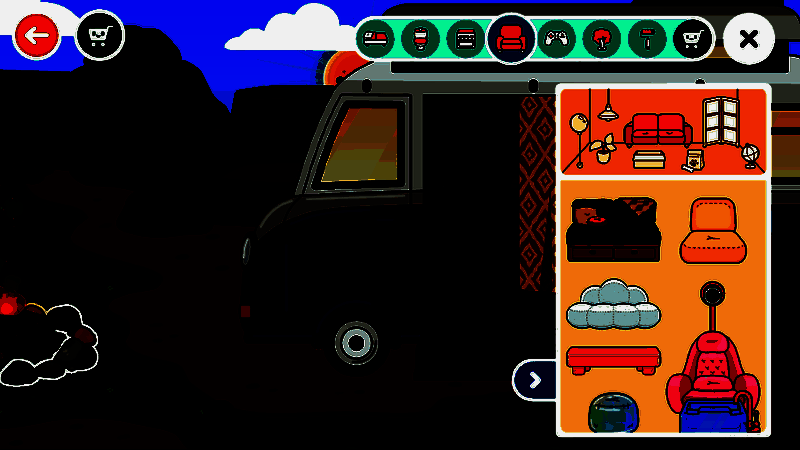Select the armchair living room category tab
Image resolution: width=800 pixels, height=450 pixels.
pos(511,40)
